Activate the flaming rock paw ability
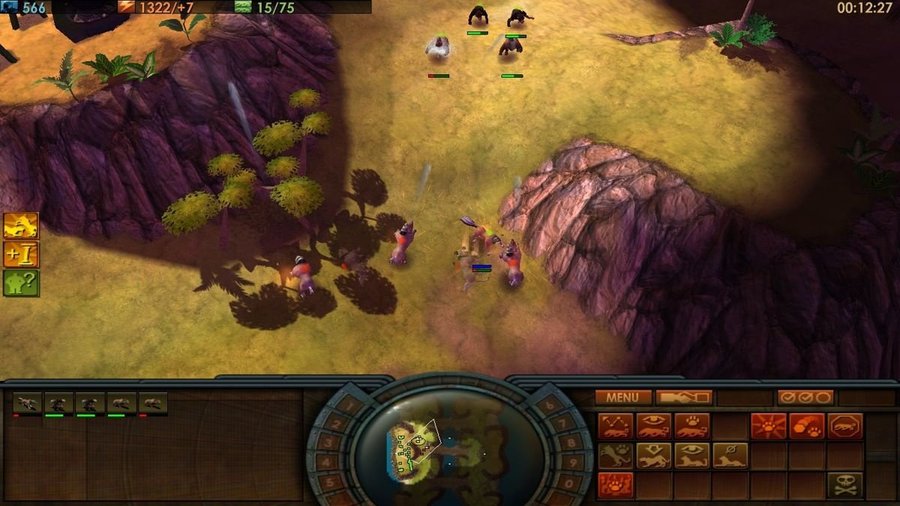 (806, 426)
